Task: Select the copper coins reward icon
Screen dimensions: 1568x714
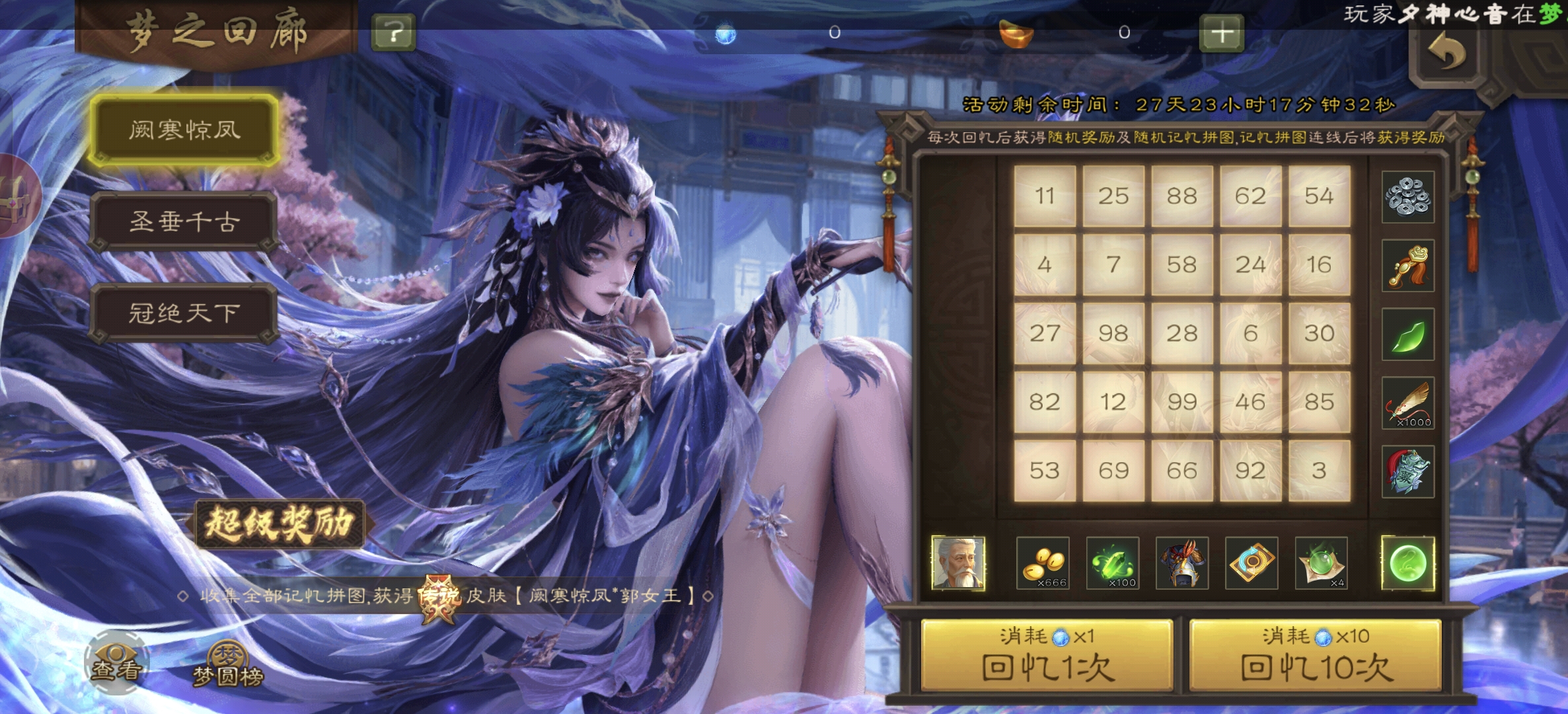Action: pyautogui.click(x=1407, y=198)
